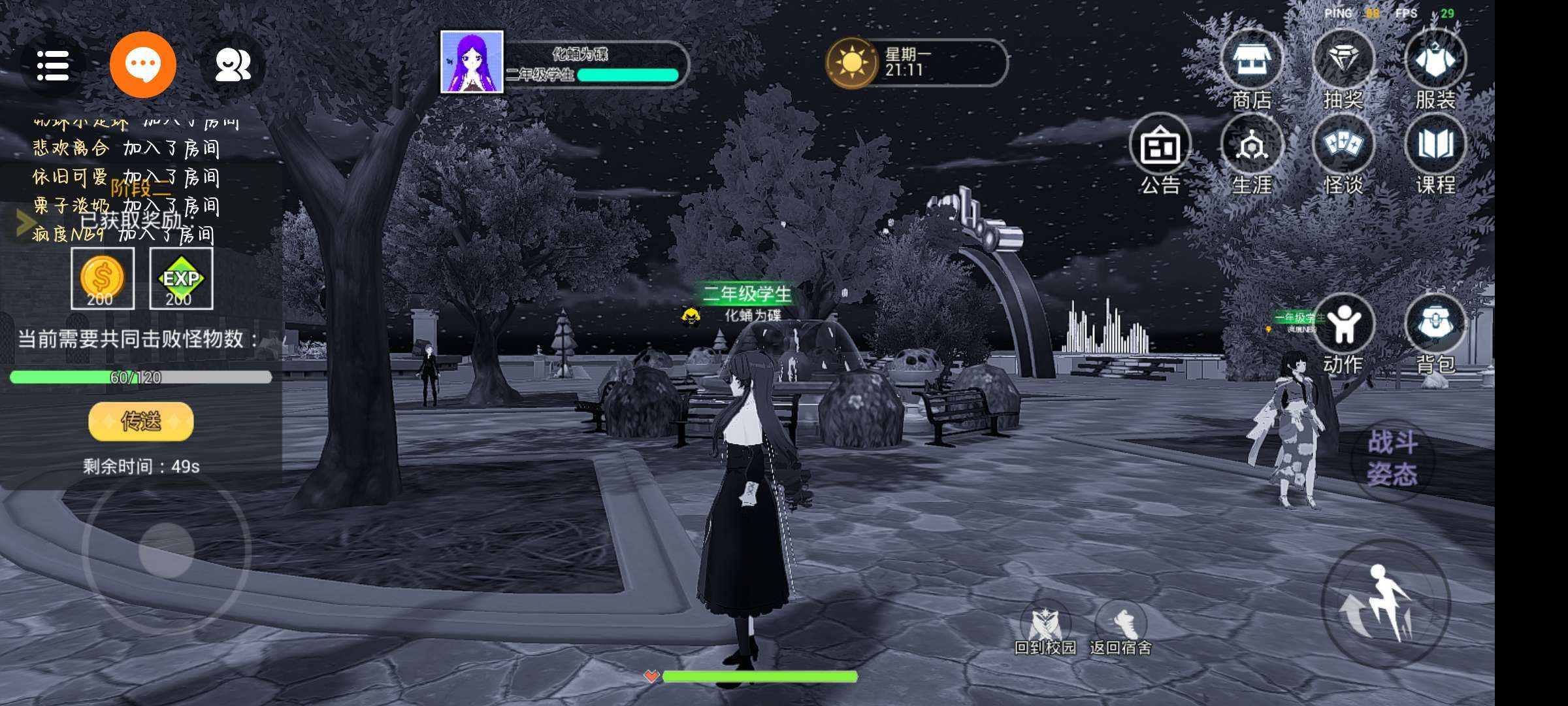The height and width of the screenshot is (706, 1568).
Task: Open the hamburger list menu
Action: 53,65
